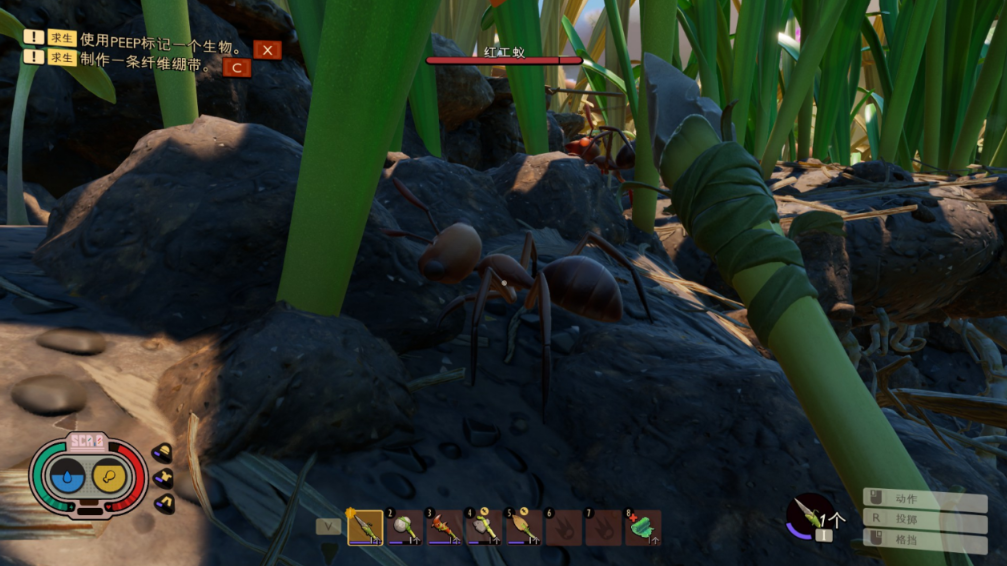The height and width of the screenshot is (566, 1007).
Task: Select the spear in hotbar slot 1
Action: pyautogui.click(x=365, y=527)
